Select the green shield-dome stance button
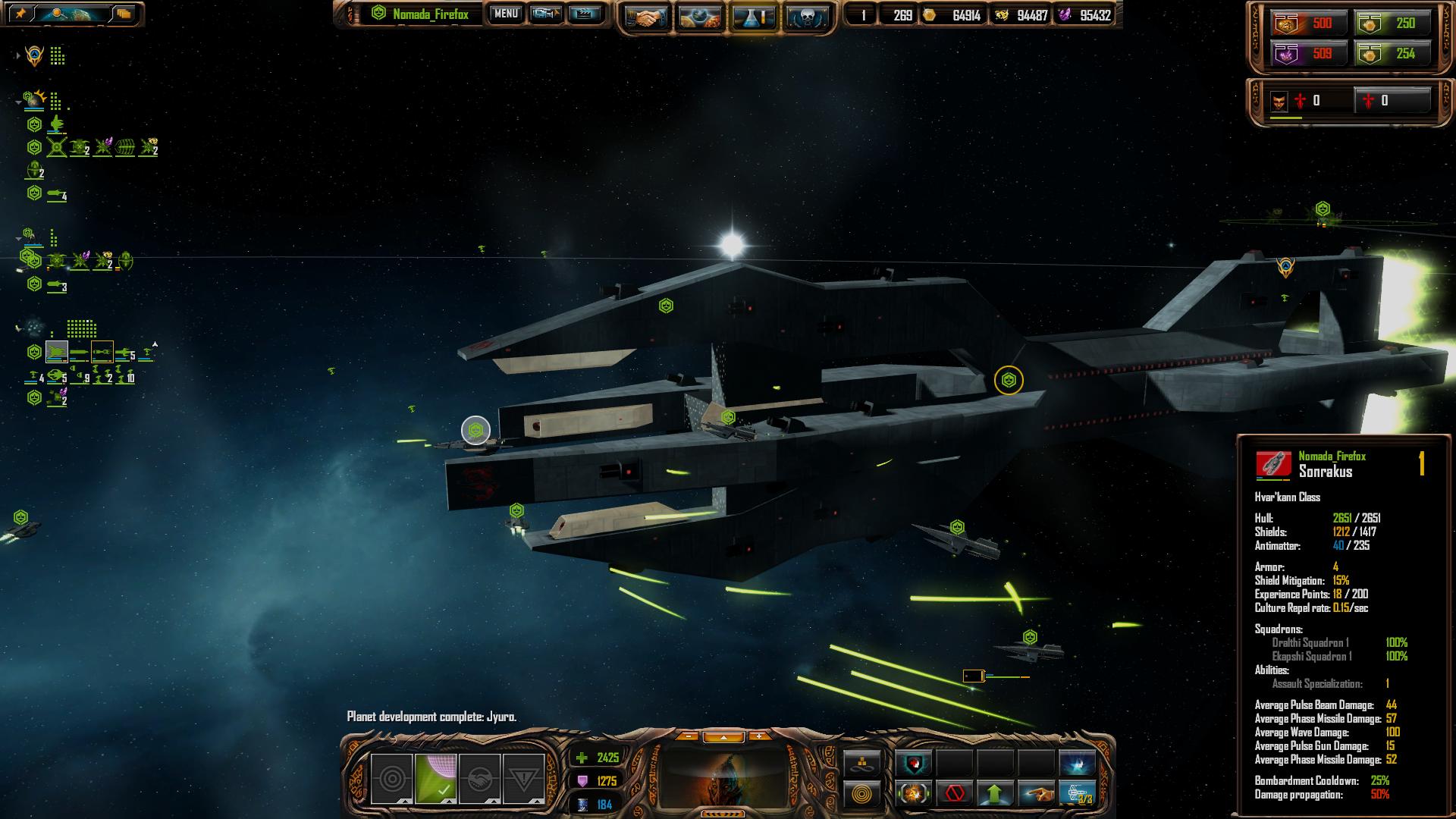This screenshot has width=1456, height=819. [435, 779]
